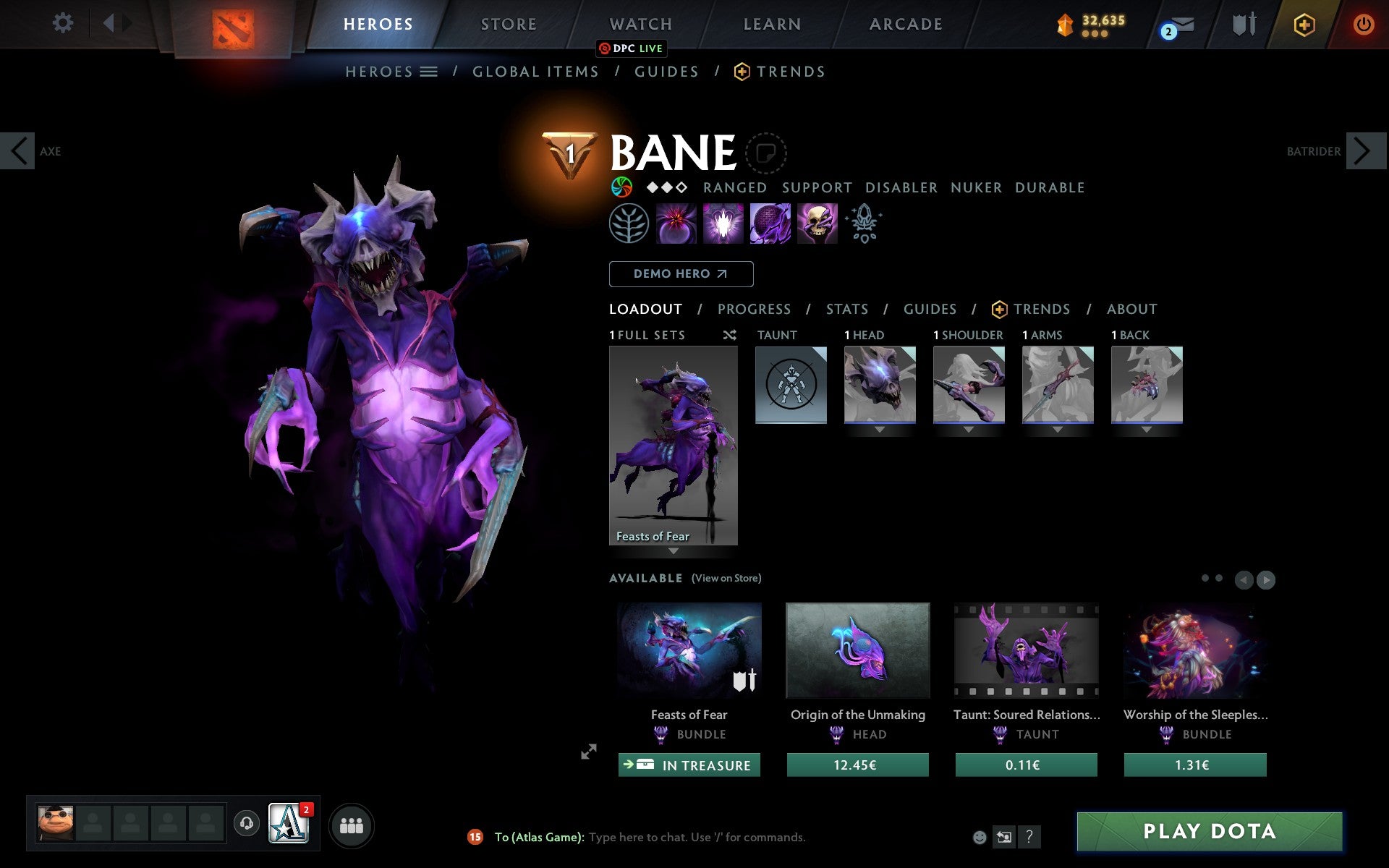
Task: Open Bane's talent tree icon
Action: (628, 224)
